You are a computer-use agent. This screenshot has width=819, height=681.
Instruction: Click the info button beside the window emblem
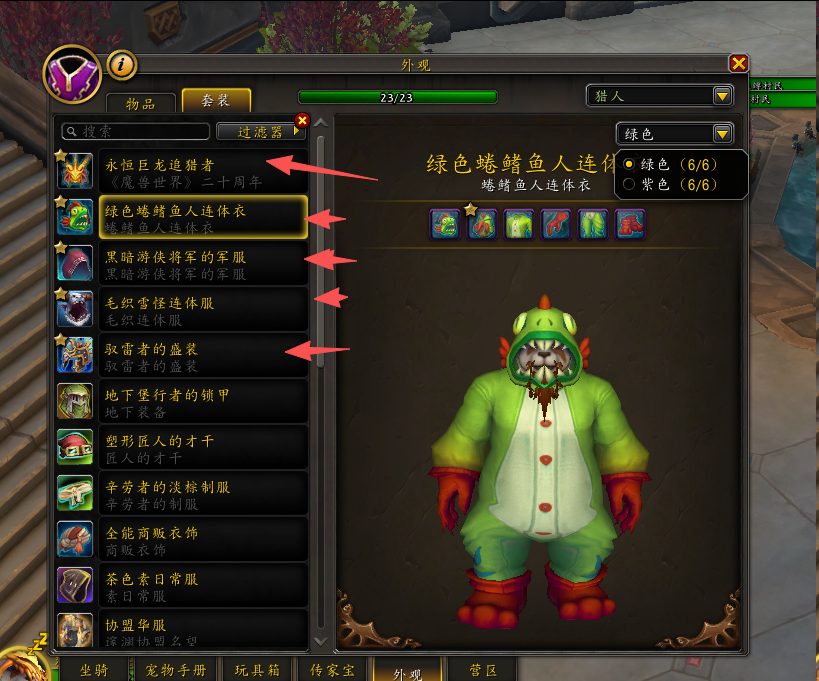pyautogui.click(x=122, y=65)
